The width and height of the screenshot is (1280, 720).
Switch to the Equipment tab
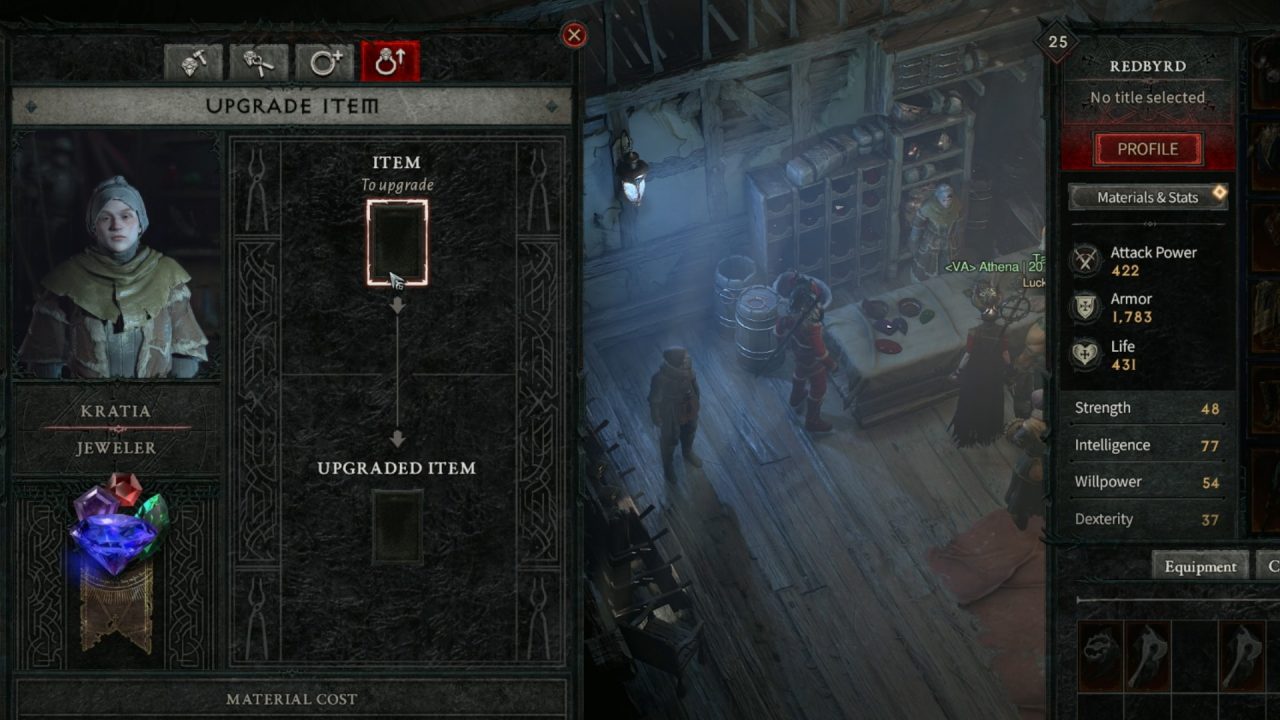pyautogui.click(x=1200, y=566)
